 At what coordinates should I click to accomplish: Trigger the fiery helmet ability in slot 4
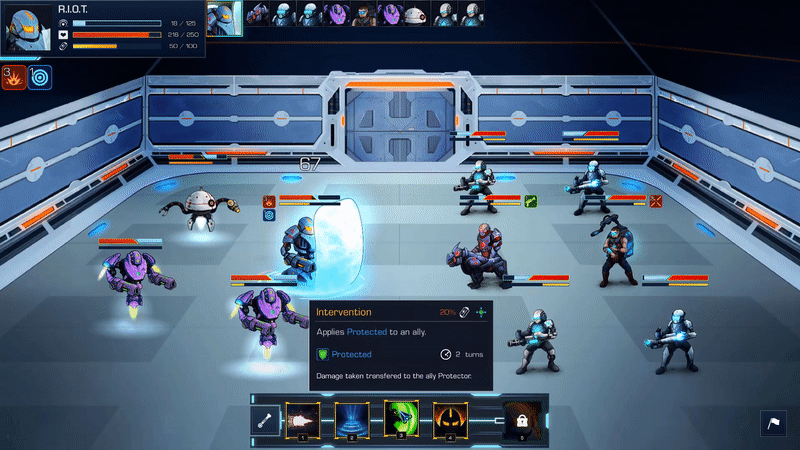449,419
